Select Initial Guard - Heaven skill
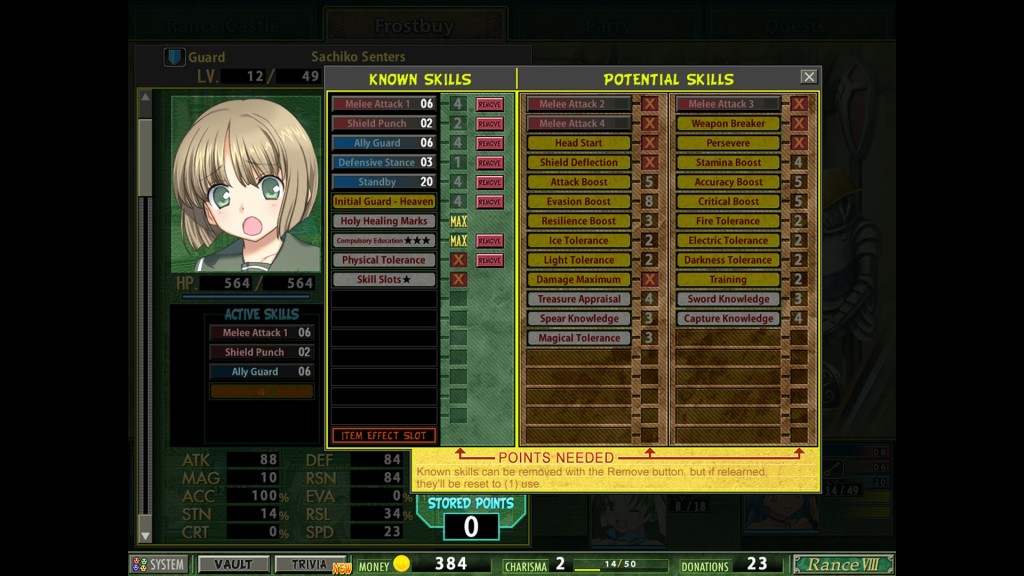The width and height of the screenshot is (1024, 576). tap(384, 201)
